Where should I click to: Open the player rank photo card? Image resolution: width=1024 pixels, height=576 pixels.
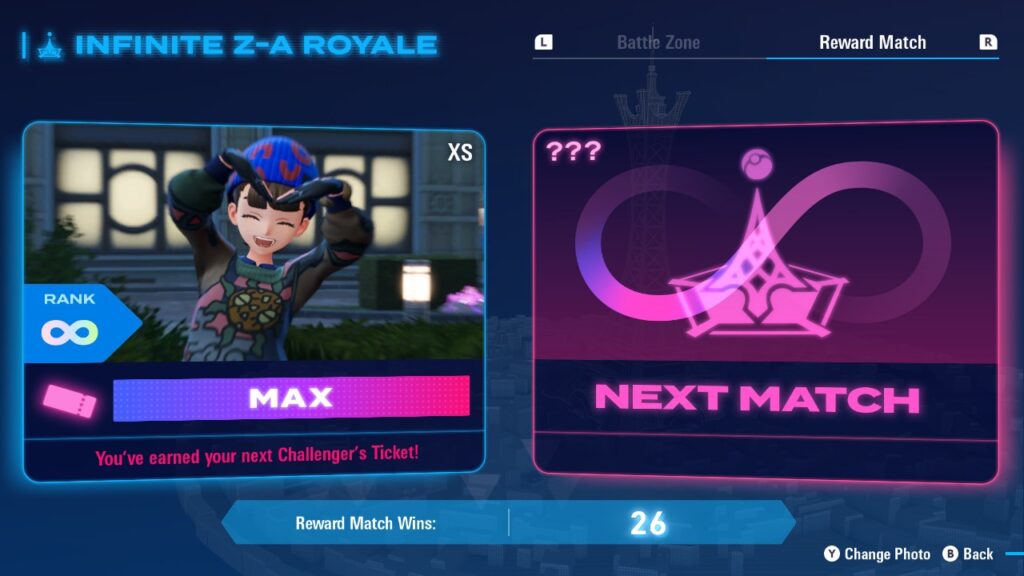coord(253,250)
